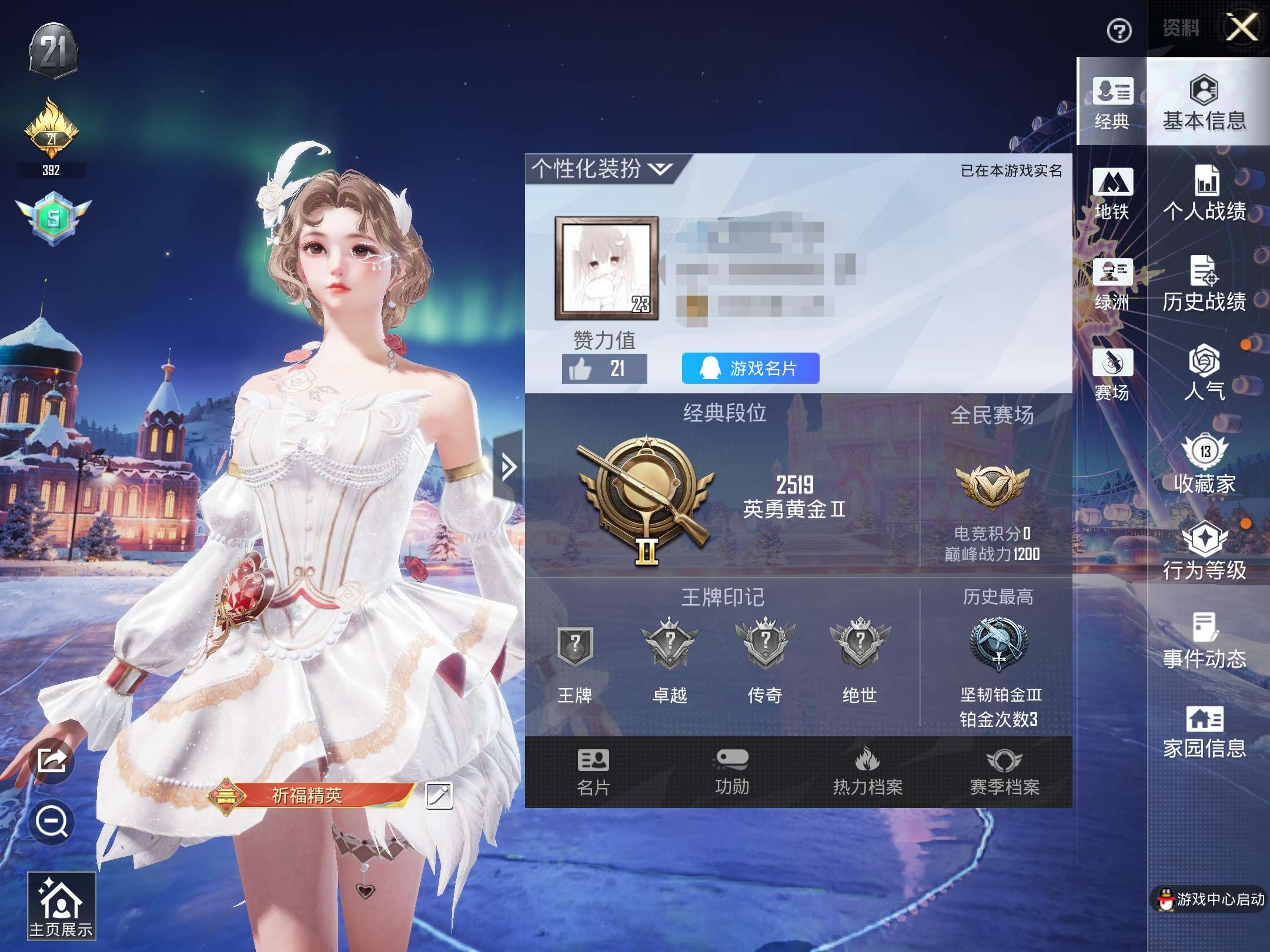This screenshot has width=1270, height=952.
Task: Open the question mark help icon
Action: click(1119, 31)
